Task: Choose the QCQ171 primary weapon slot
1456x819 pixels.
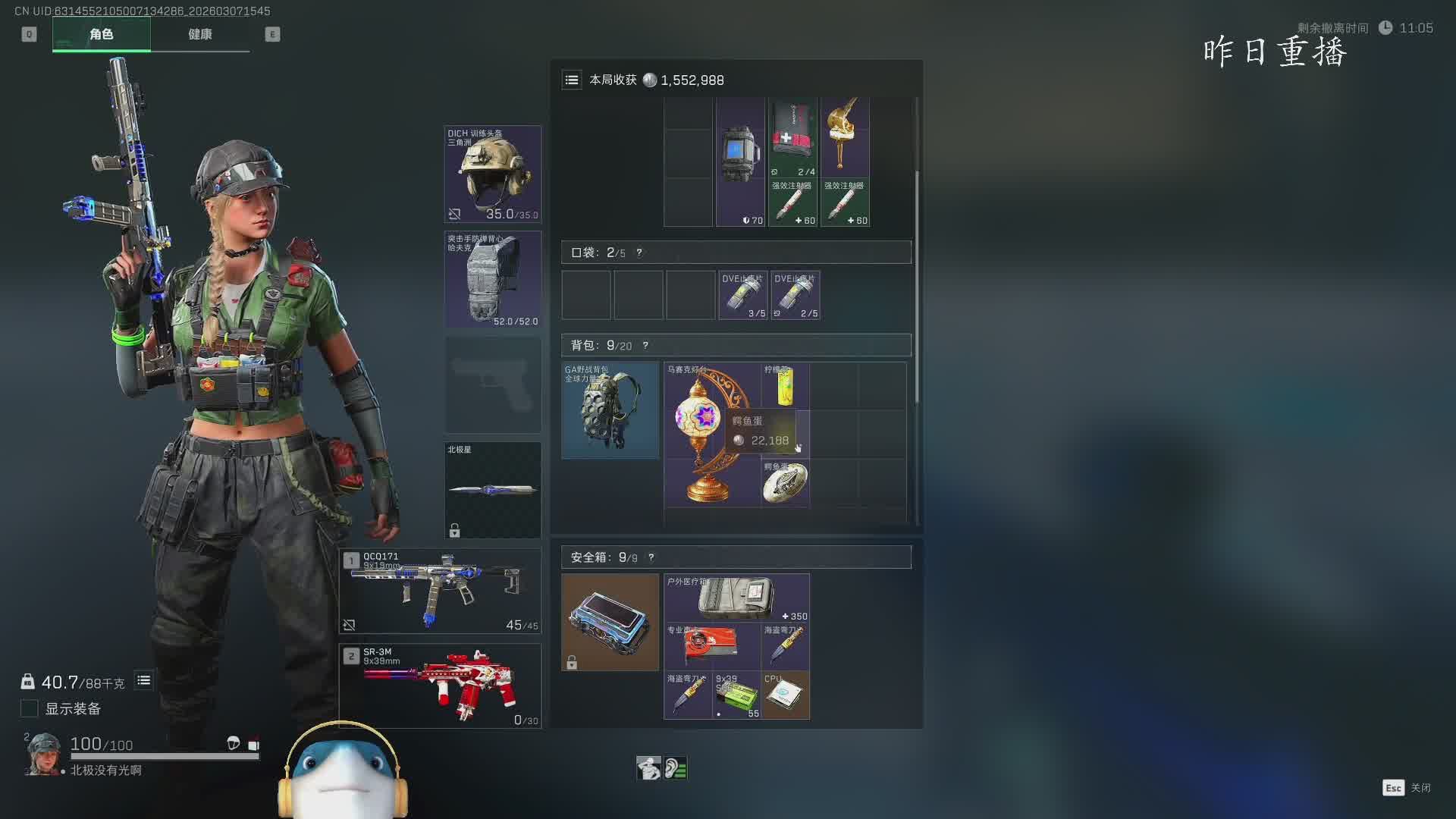Action: 440,591
